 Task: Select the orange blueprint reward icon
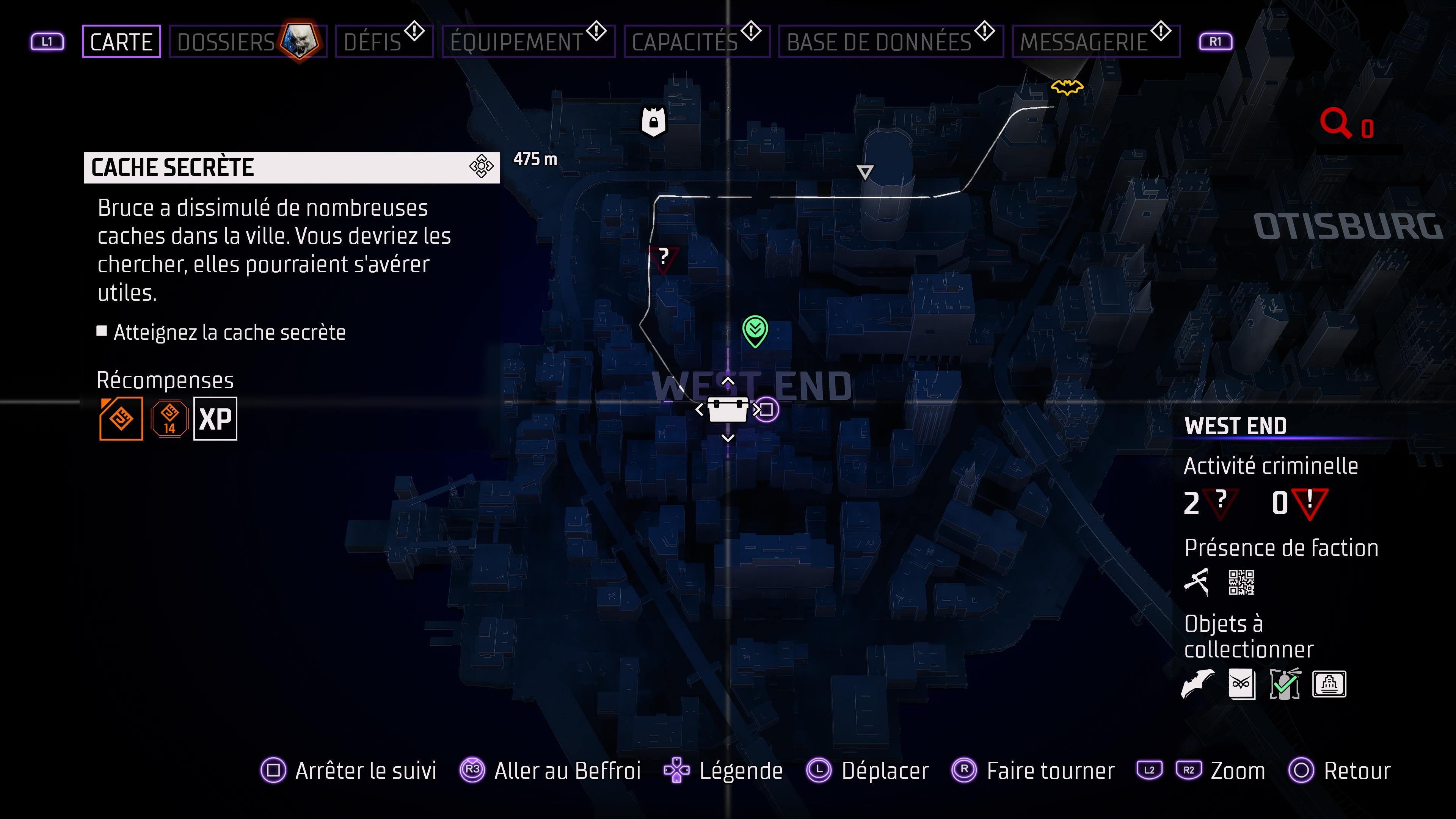point(121,418)
